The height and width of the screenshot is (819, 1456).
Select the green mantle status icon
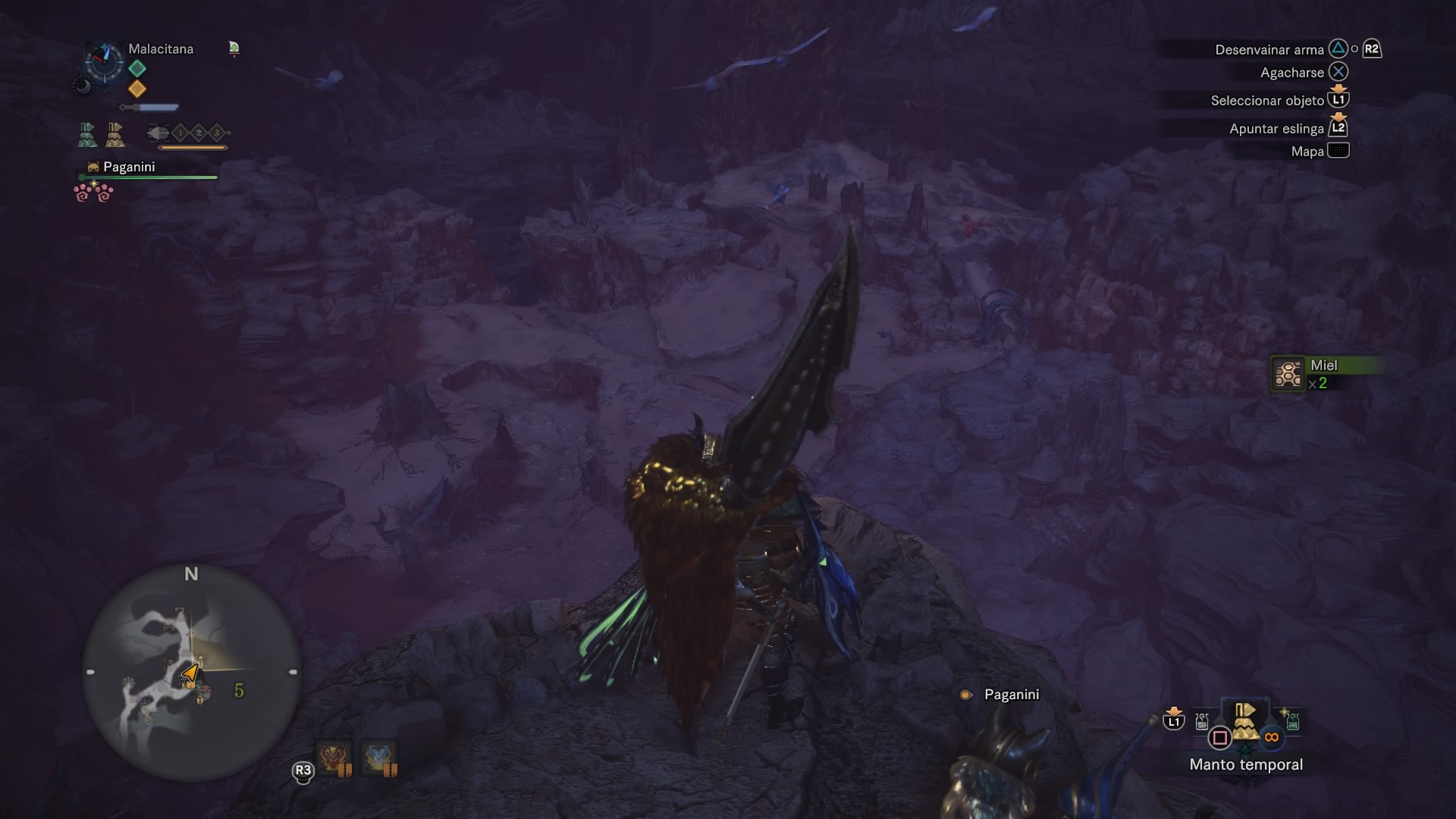(x=88, y=134)
